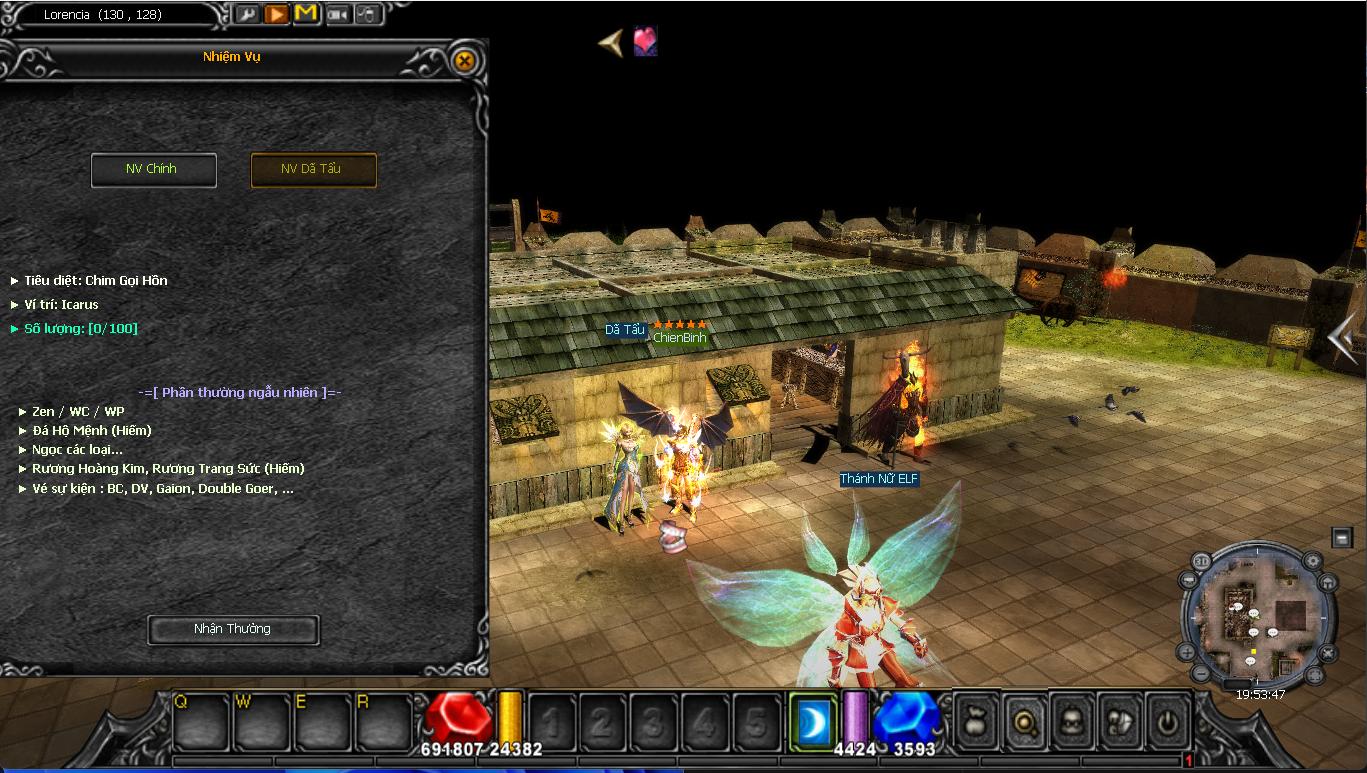Zoom in the minimap with plus

[1187, 651]
